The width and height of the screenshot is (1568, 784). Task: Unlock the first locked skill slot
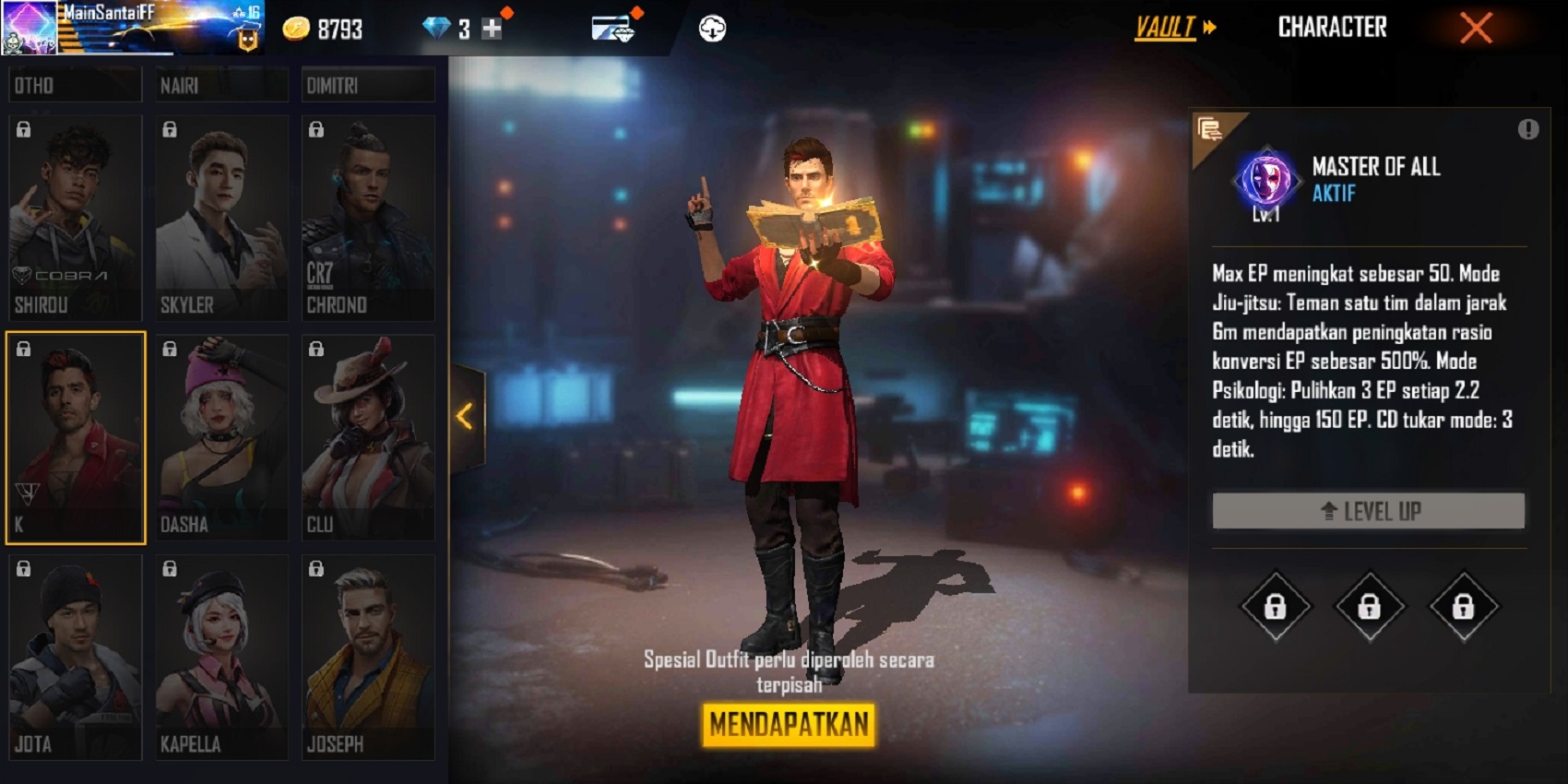click(1277, 608)
